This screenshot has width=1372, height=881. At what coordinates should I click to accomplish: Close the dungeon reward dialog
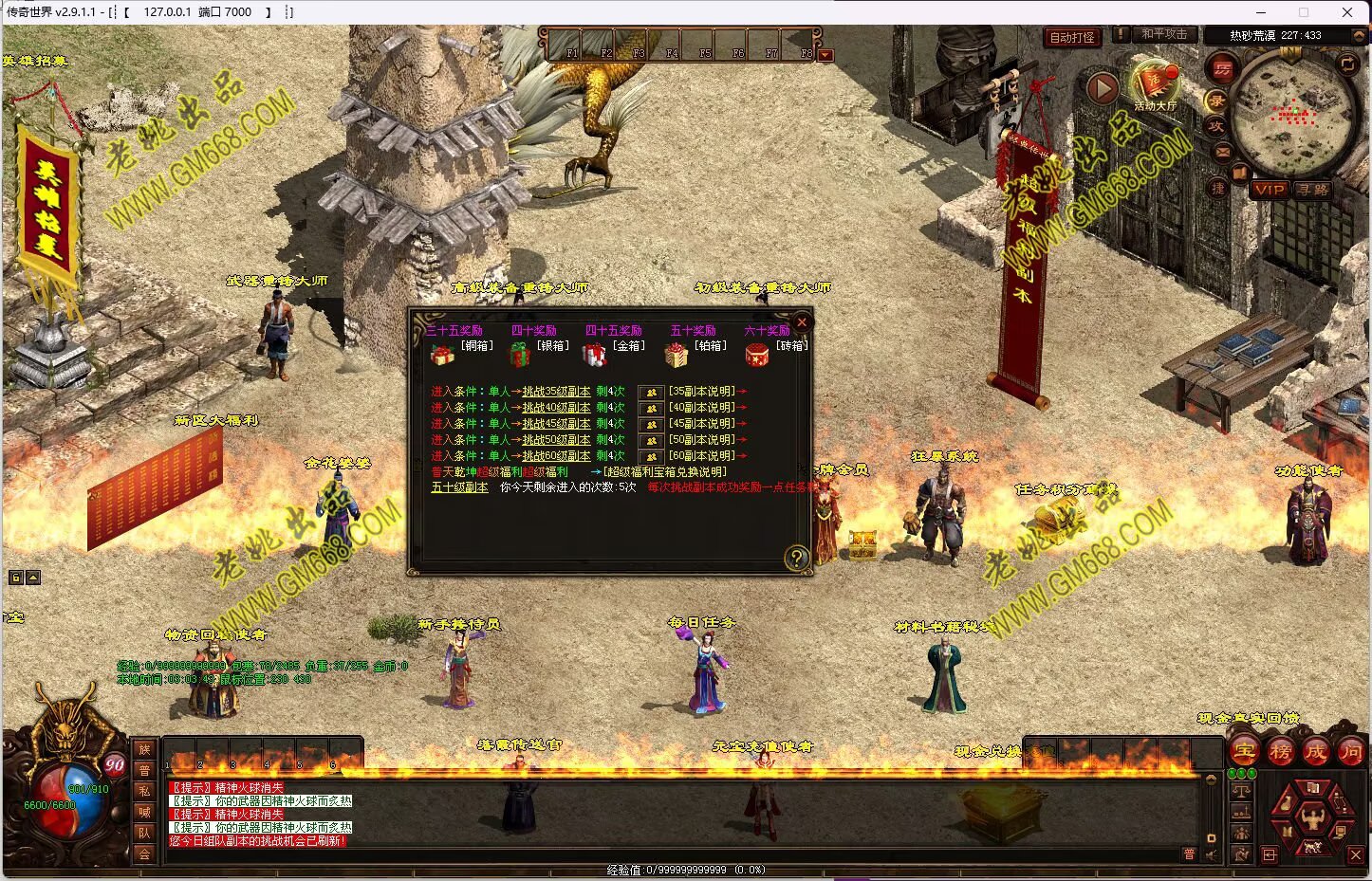[x=802, y=322]
